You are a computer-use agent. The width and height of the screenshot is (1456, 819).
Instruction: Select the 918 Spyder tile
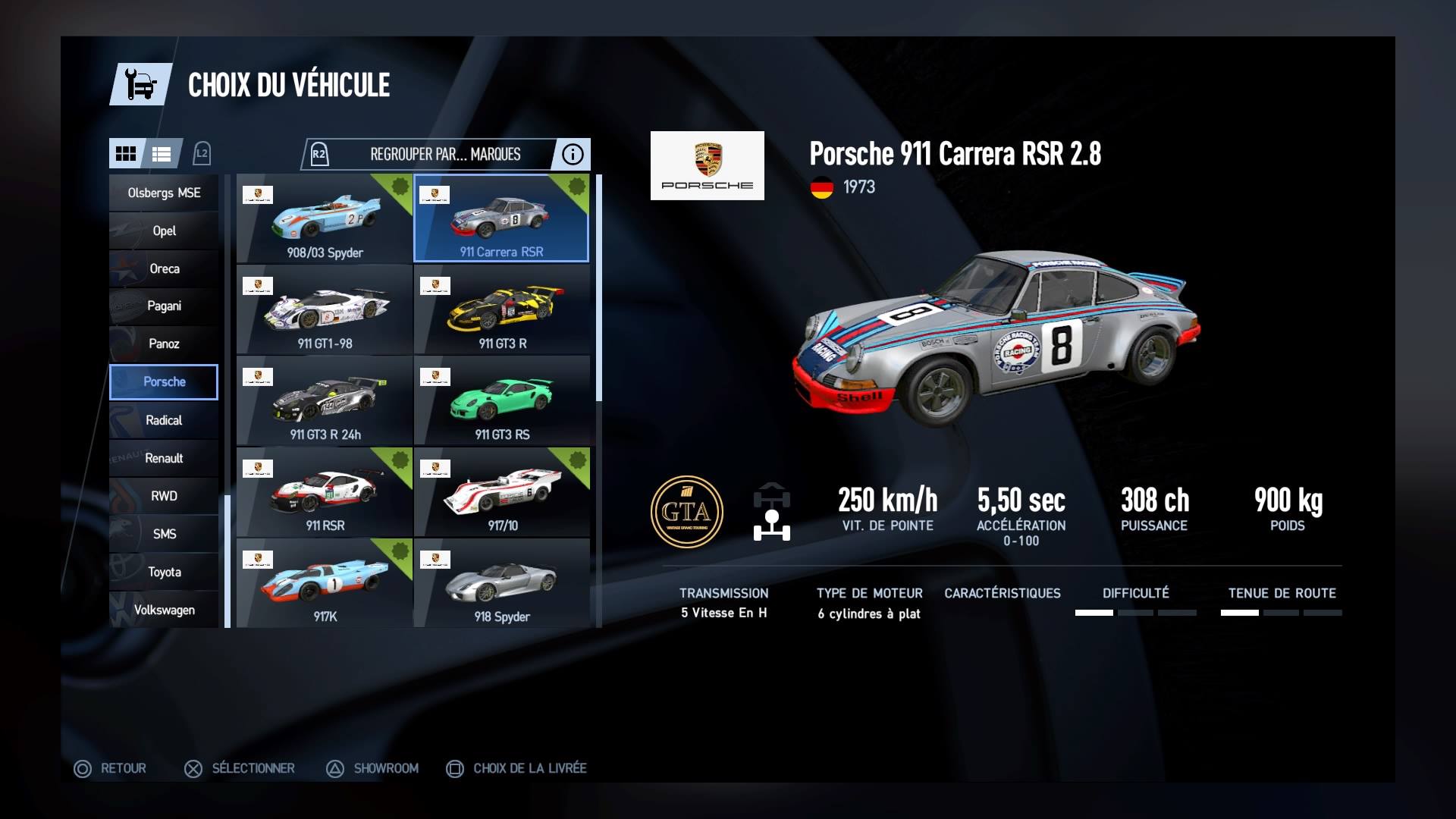coord(502,582)
